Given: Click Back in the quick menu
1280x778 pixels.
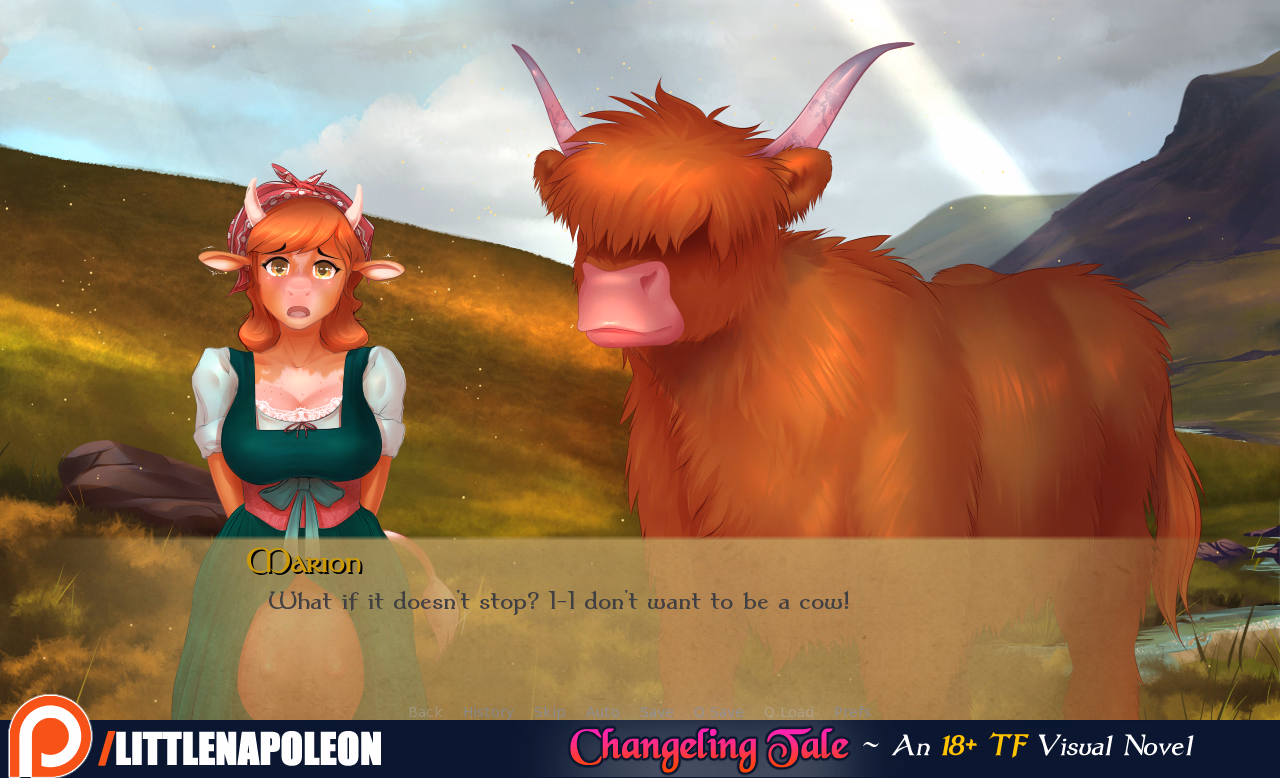Looking at the screenshot, I should pyautogui.click(x=425, y=712).
